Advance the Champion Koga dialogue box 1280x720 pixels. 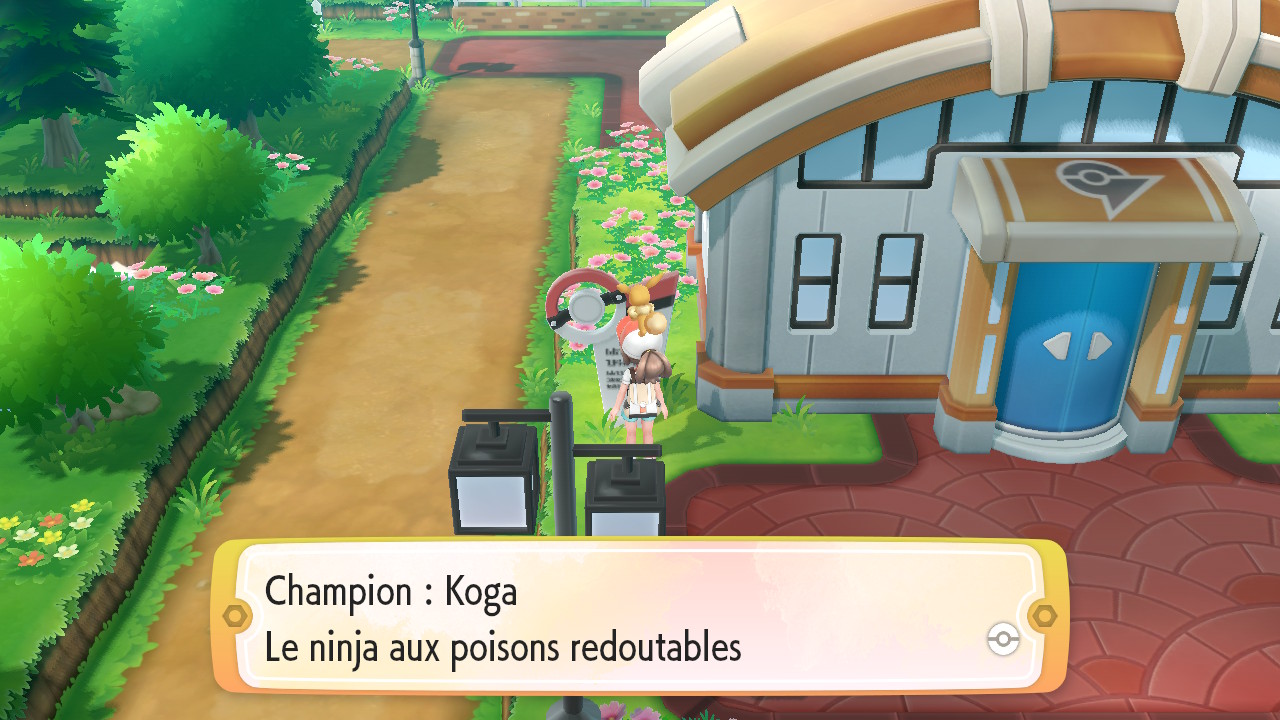click(x=640, y=616)
